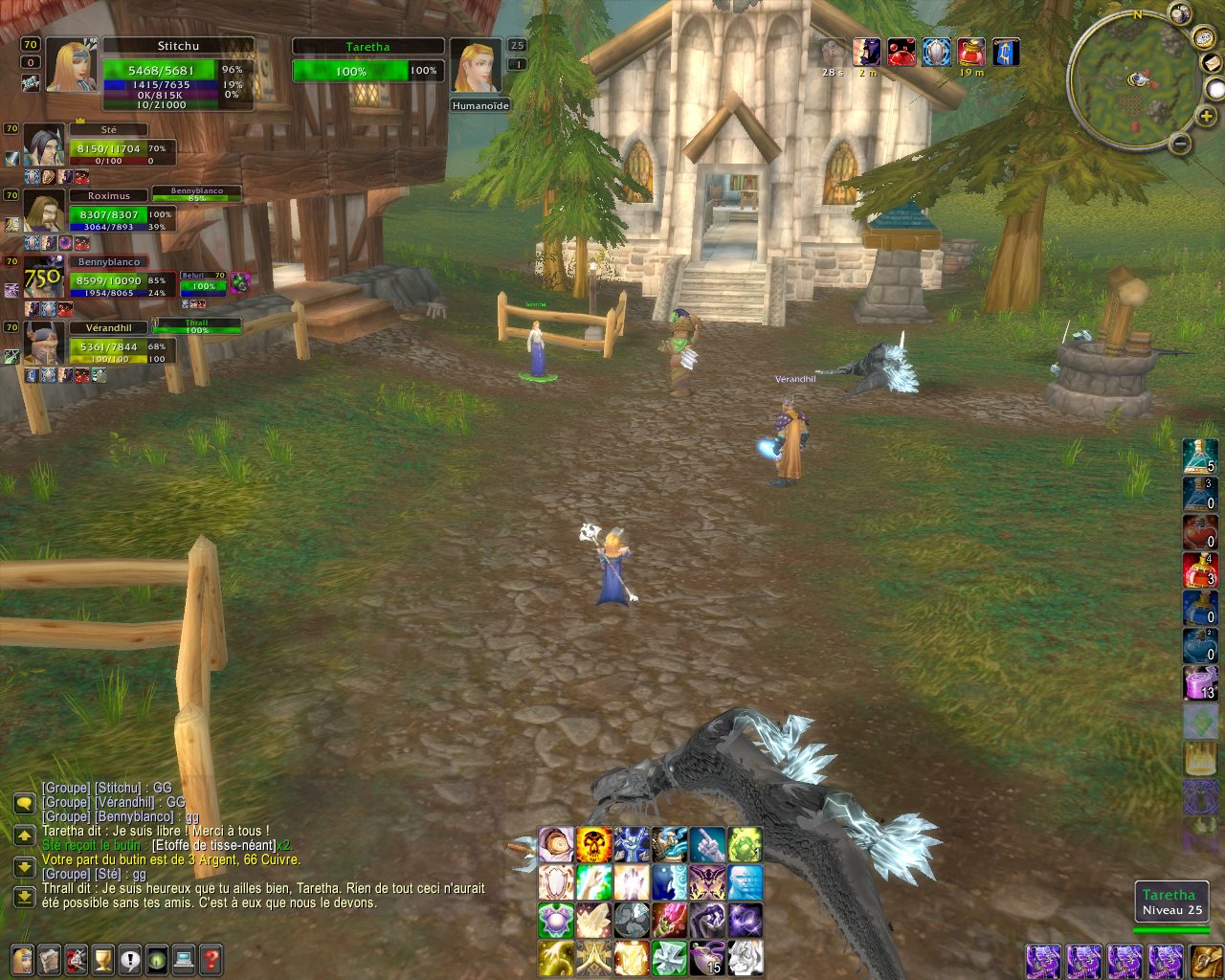The height and width of the screenshot is (980, 1225).
Task: Open the computer icon main menu button
Action: [184, 957]
